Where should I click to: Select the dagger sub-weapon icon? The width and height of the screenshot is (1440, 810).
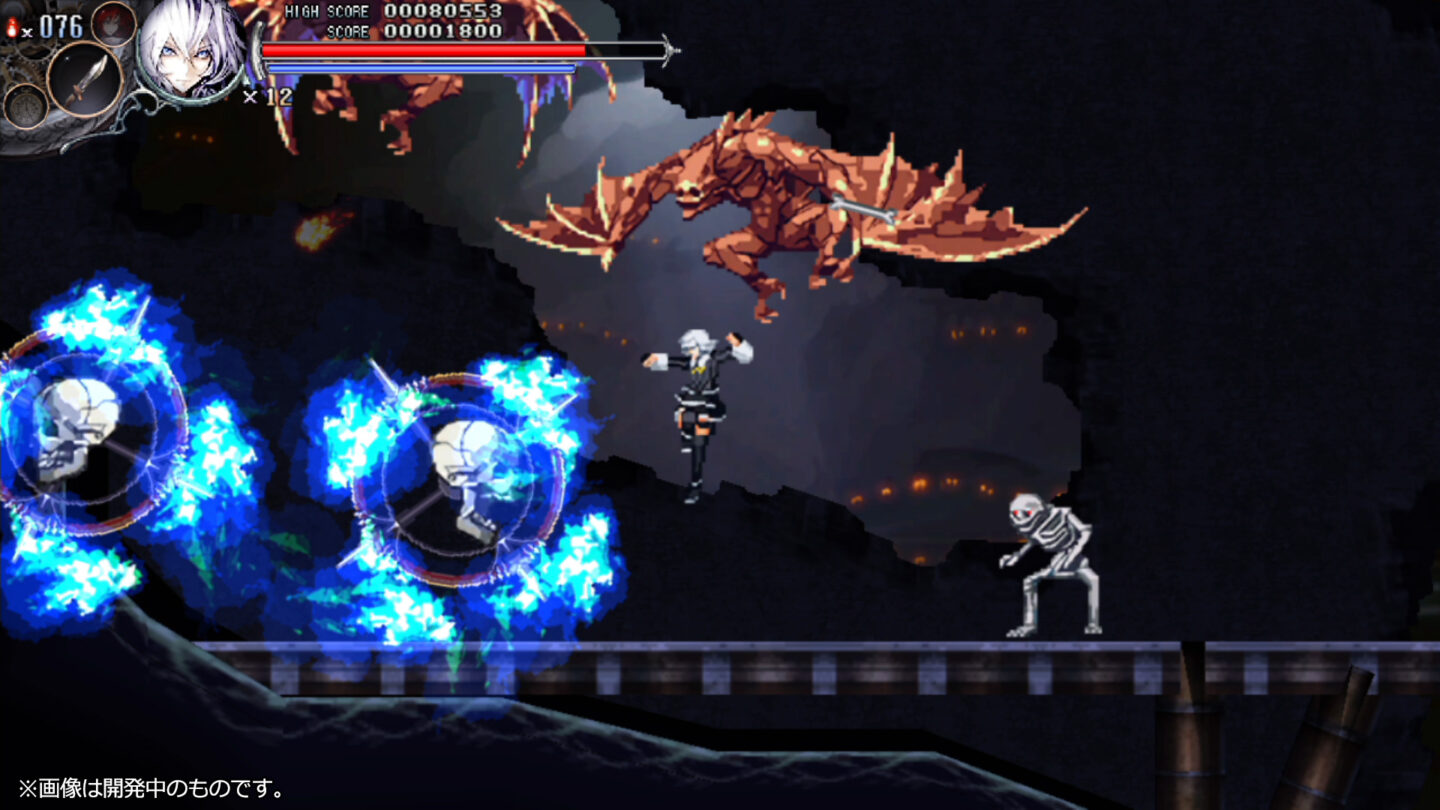(x=83, y=79)
